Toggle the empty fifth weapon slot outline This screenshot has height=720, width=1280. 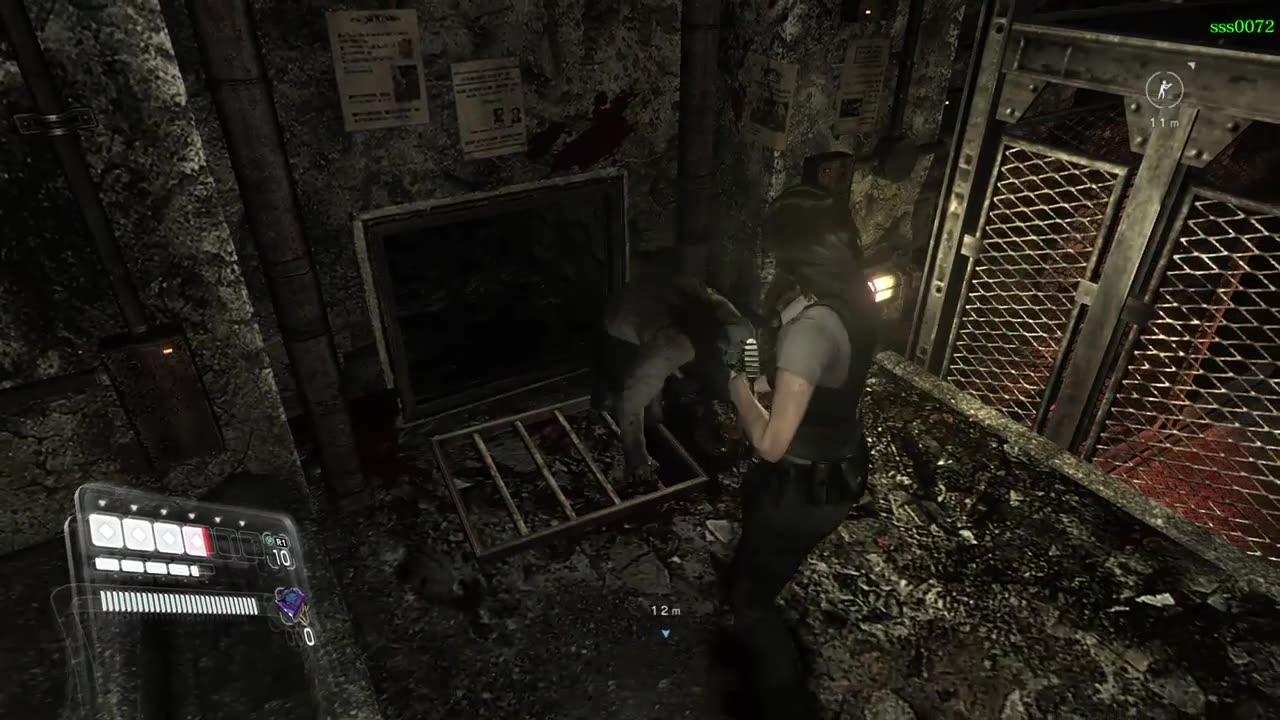[x=225, y=545]
